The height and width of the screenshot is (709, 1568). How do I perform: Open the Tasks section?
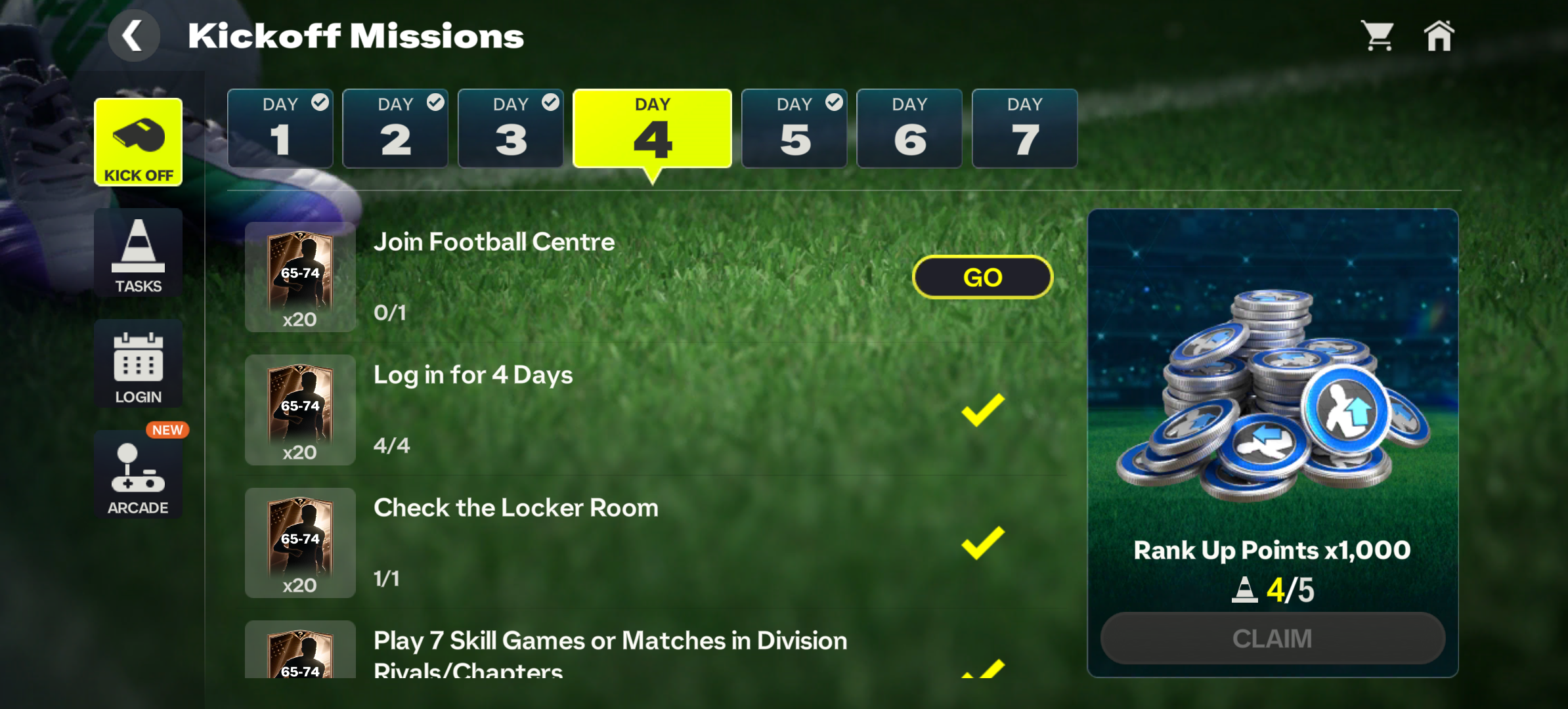(x=139, y=253)
